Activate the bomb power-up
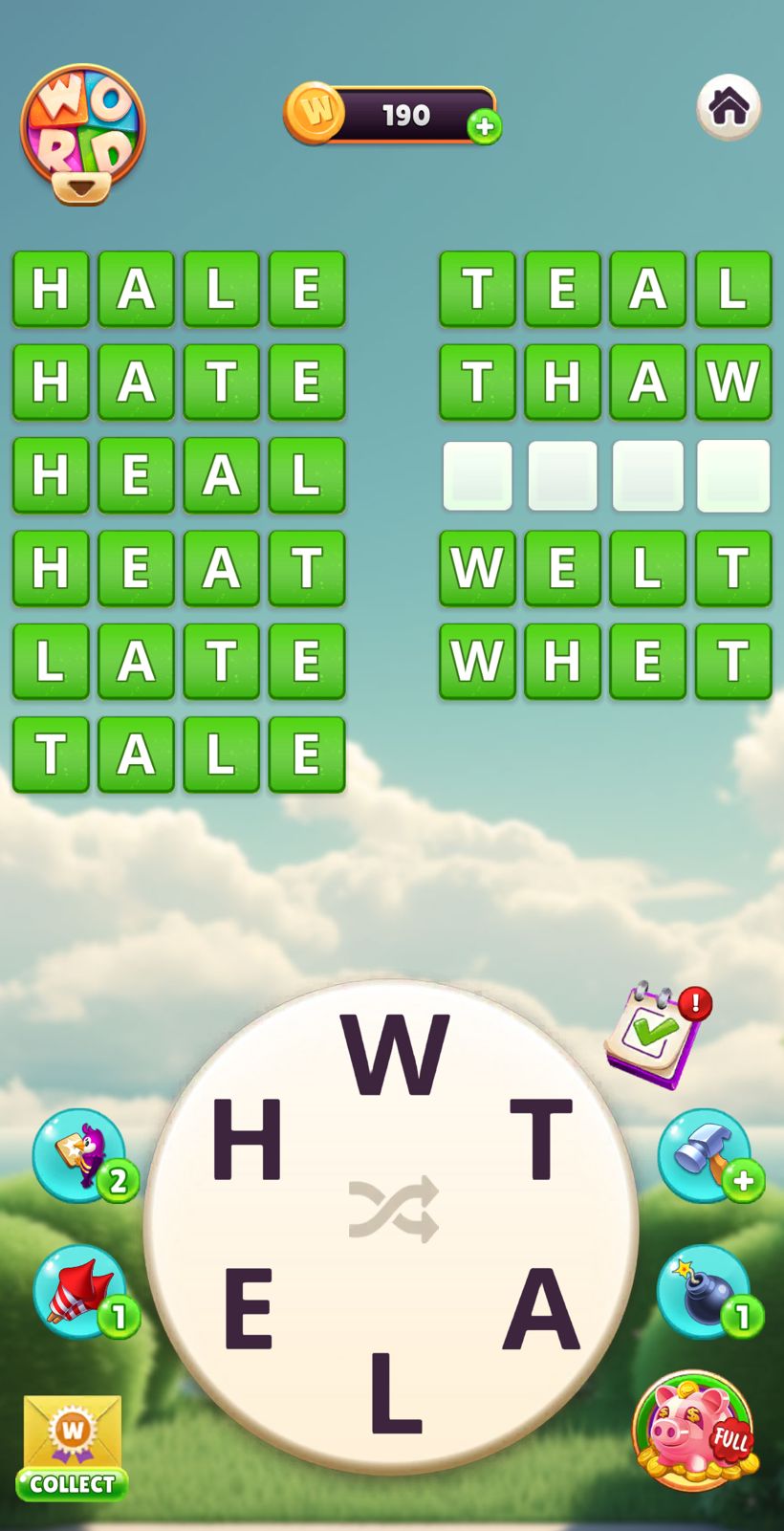 (x=704, y=1291)
